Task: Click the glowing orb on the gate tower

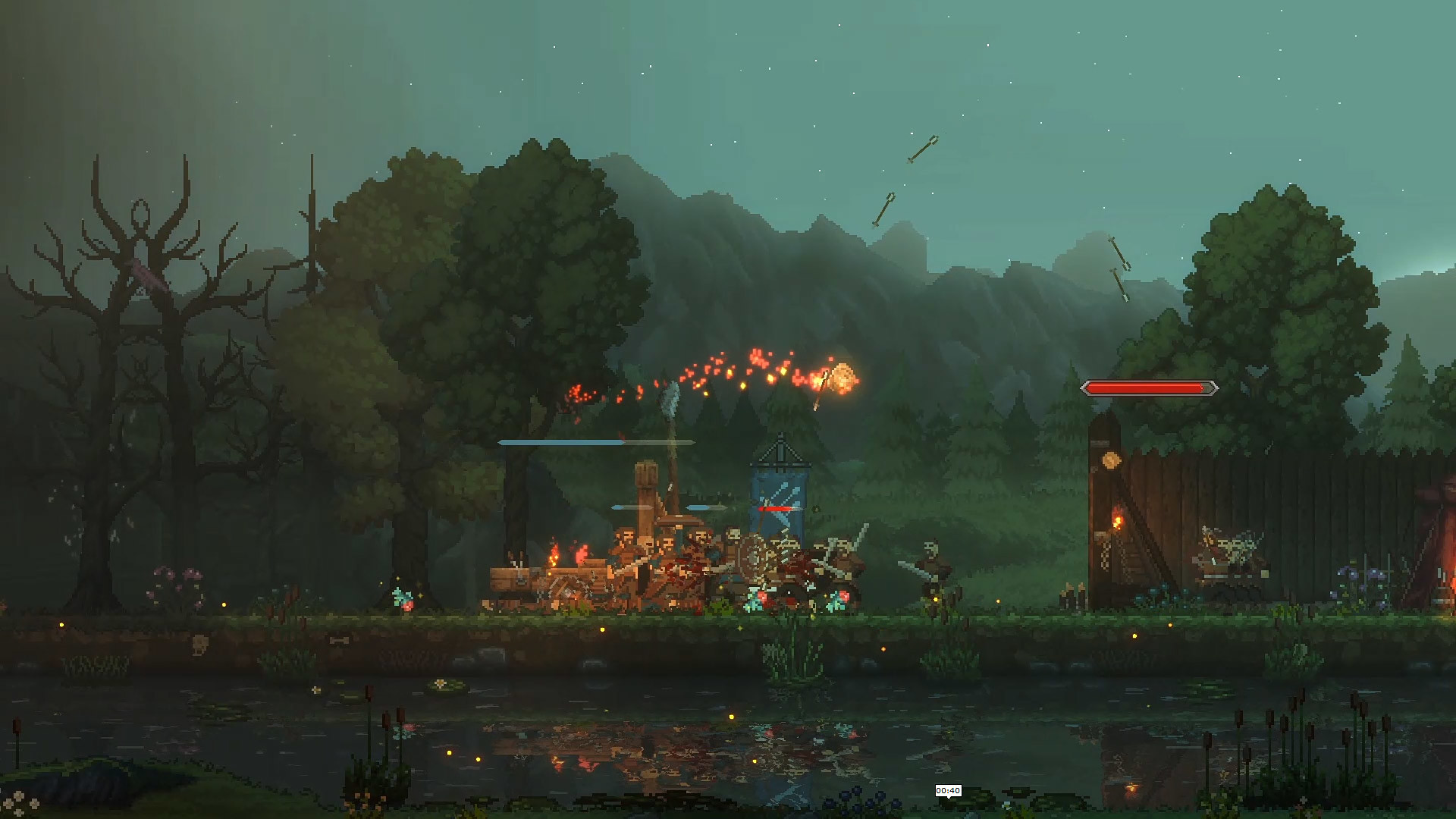Action: 1109,460
